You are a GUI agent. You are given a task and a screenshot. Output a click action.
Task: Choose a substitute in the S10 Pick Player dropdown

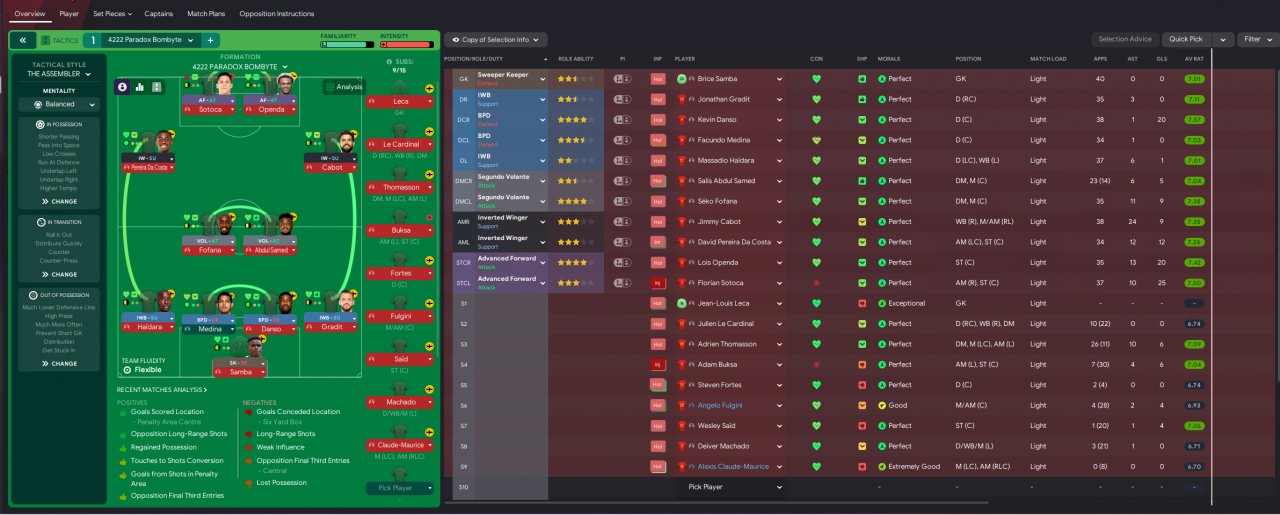pyautogui.click(x=735, y=487)
